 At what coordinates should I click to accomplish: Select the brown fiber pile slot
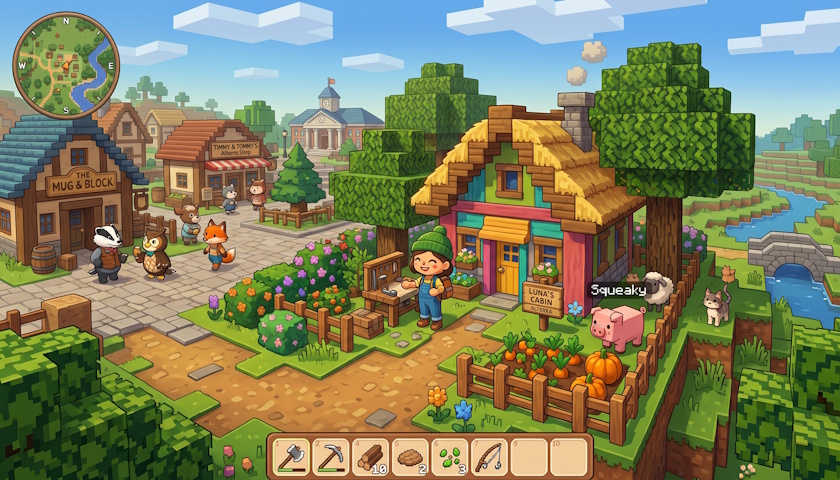click(410, 457)
